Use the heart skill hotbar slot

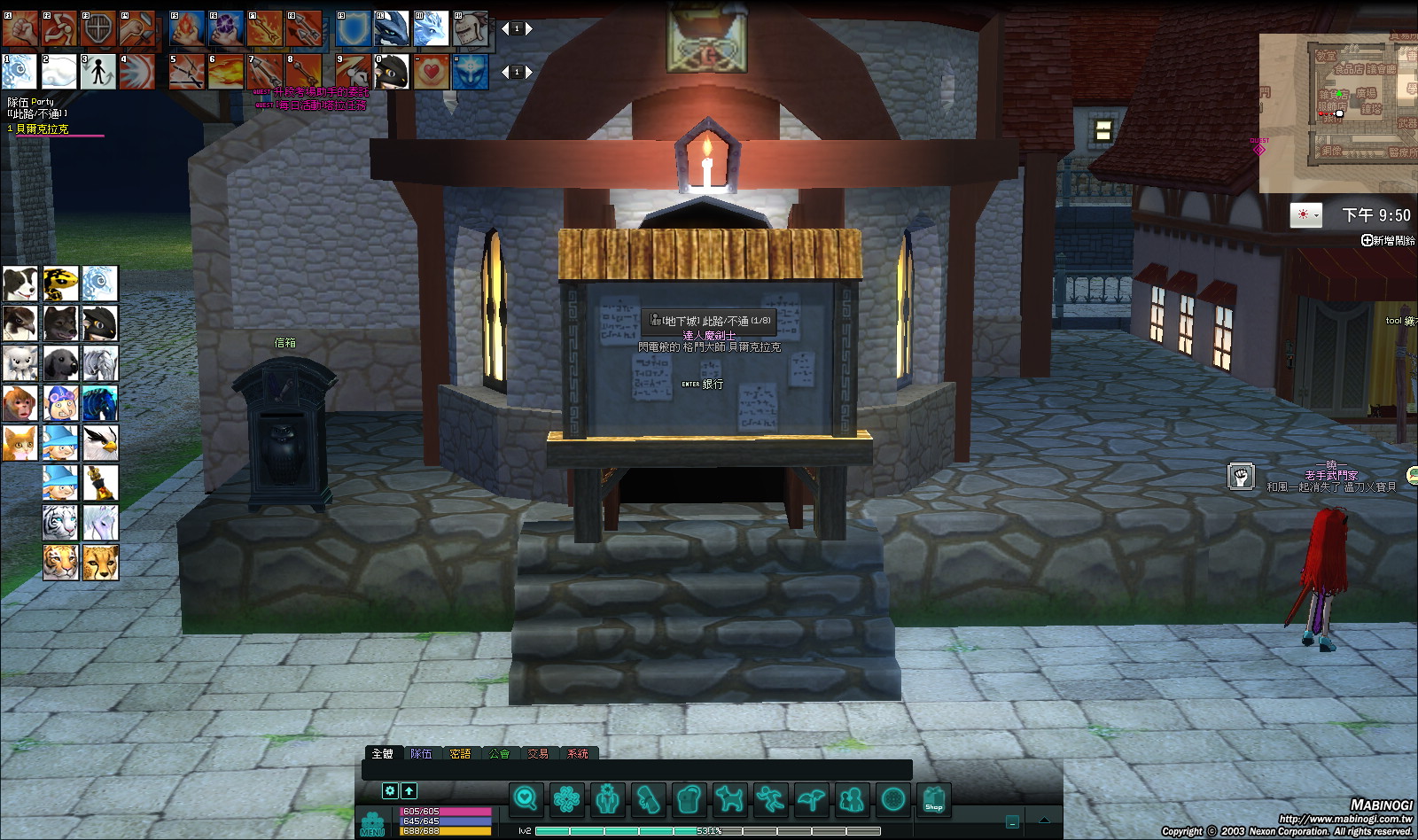[432, 72]
